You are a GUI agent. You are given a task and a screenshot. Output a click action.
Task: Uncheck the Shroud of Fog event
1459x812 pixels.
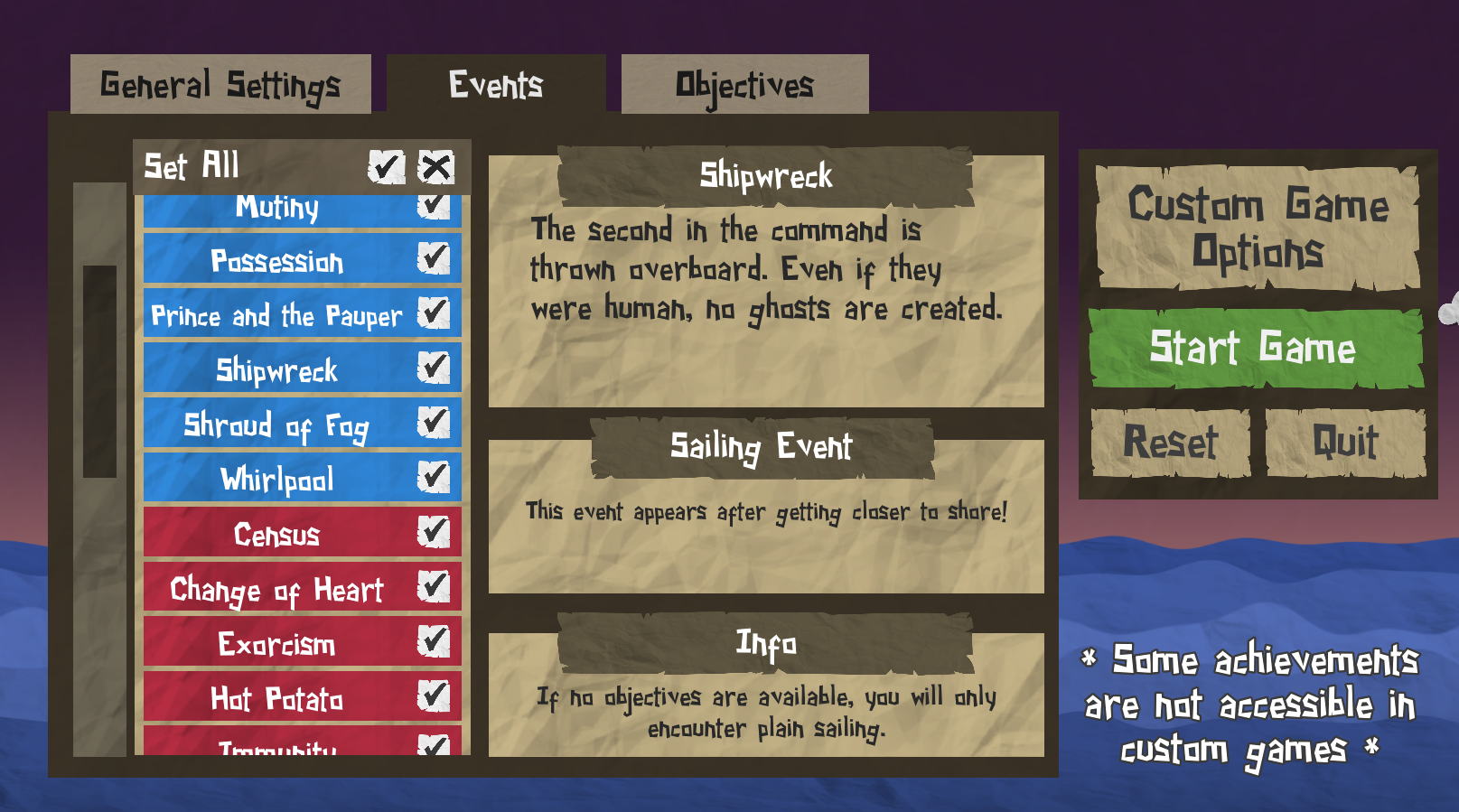pyautogui.click(x=437, y=422)
